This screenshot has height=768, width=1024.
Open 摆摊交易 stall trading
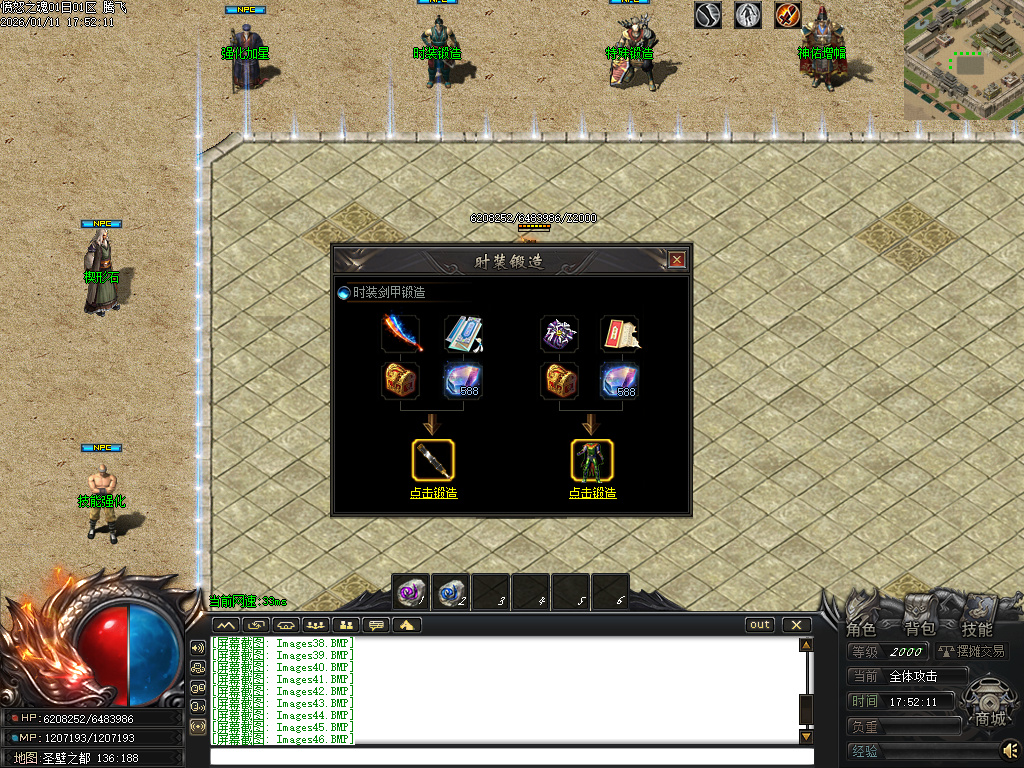971,652
